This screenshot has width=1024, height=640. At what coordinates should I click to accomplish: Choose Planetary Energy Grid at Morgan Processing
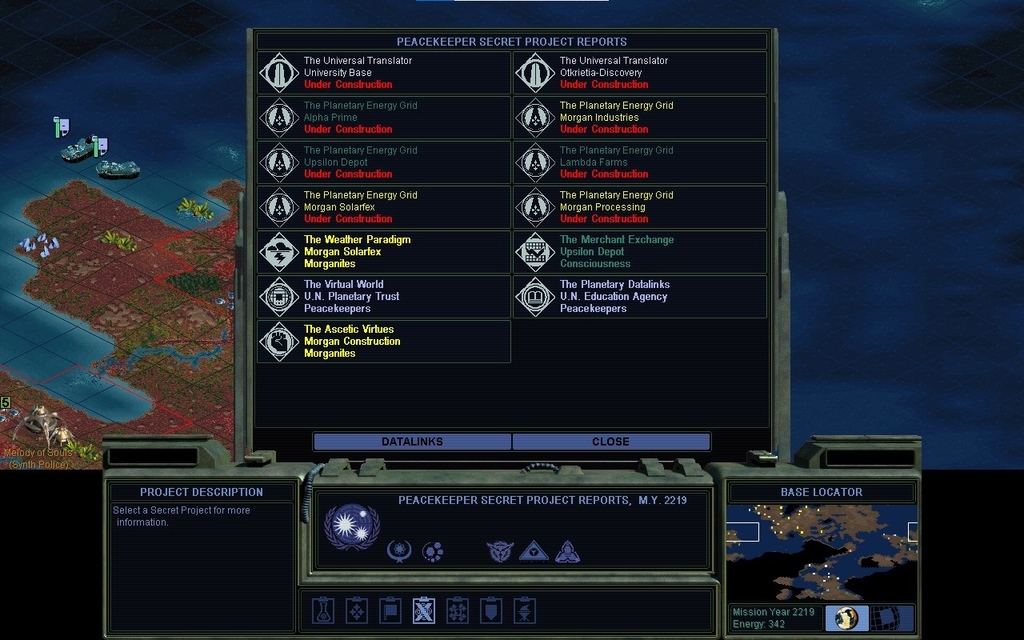pos(640,207)
